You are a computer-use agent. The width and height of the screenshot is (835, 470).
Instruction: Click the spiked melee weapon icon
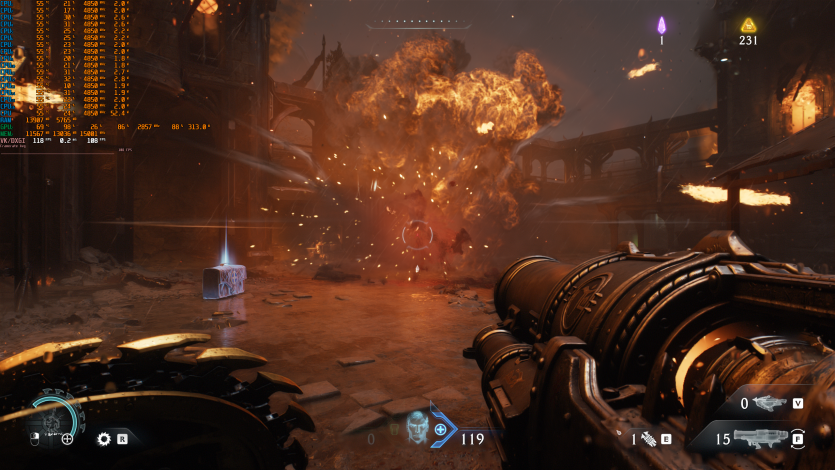pyautogui.click(x=648, y=438)
